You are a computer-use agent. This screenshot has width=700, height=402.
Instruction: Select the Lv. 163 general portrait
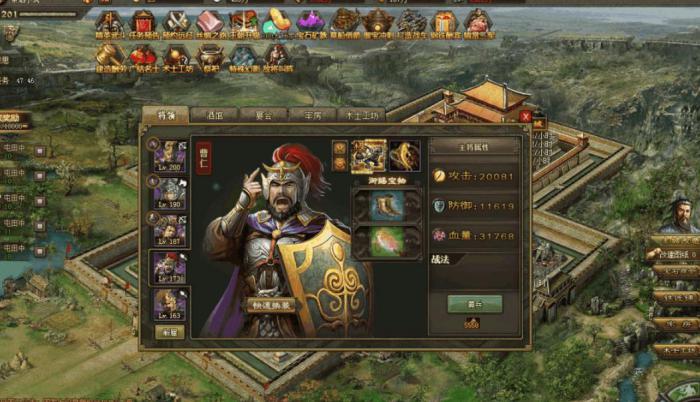pos(168,304)
